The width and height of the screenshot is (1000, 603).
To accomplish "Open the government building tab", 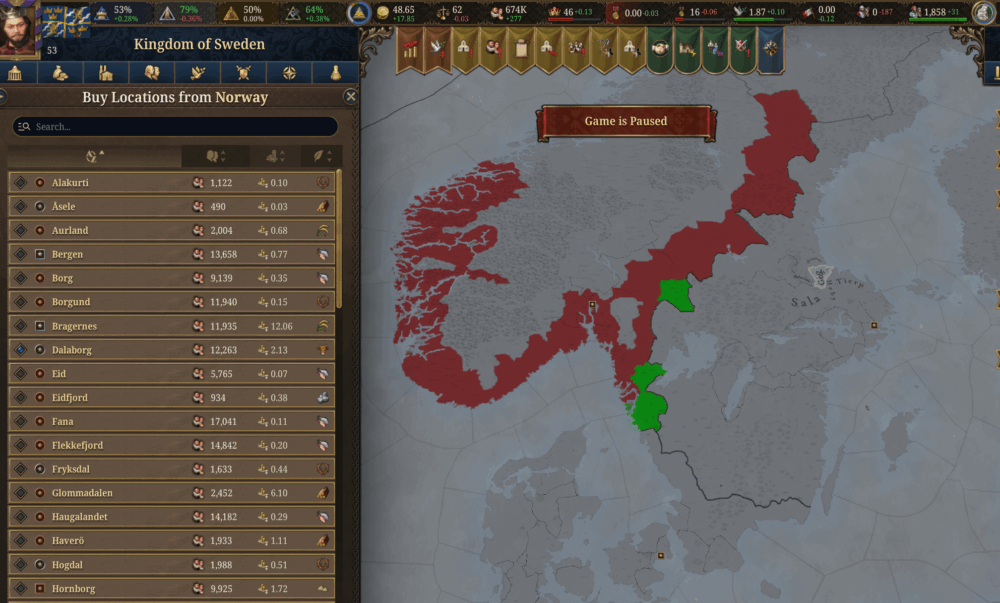I will click(x=15, y=73).
